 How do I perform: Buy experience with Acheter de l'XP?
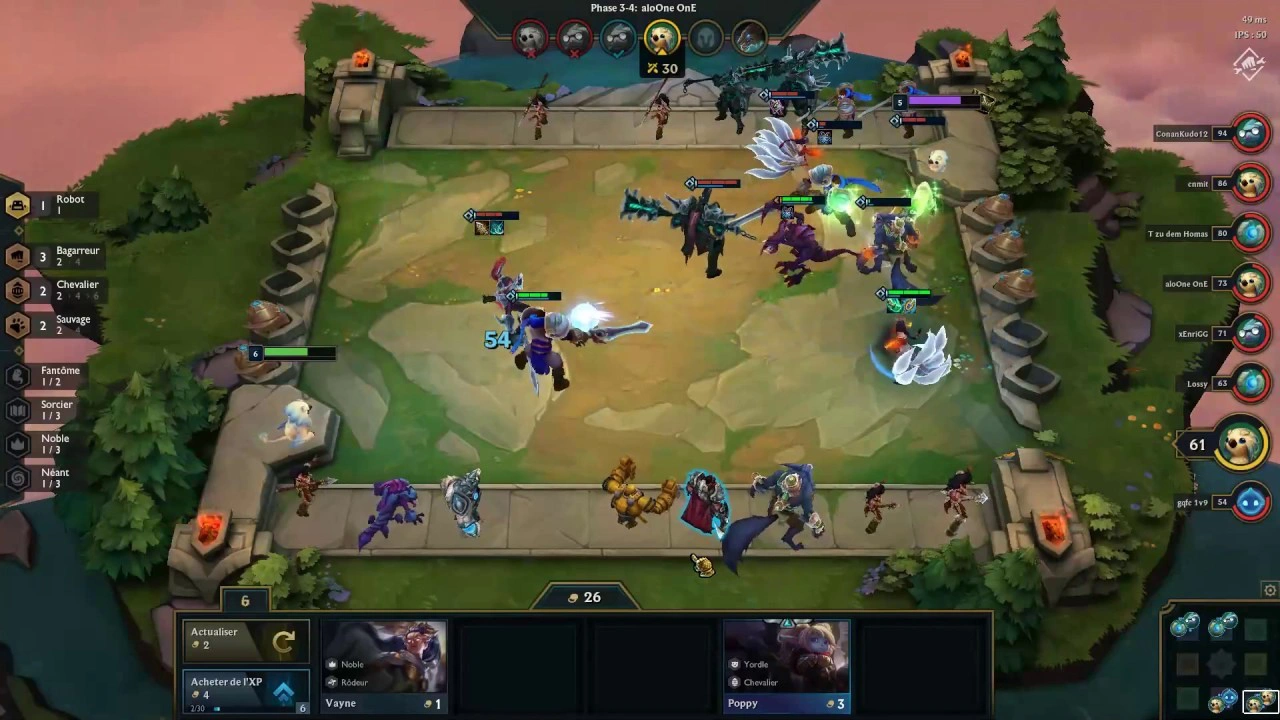coord(245,692)
